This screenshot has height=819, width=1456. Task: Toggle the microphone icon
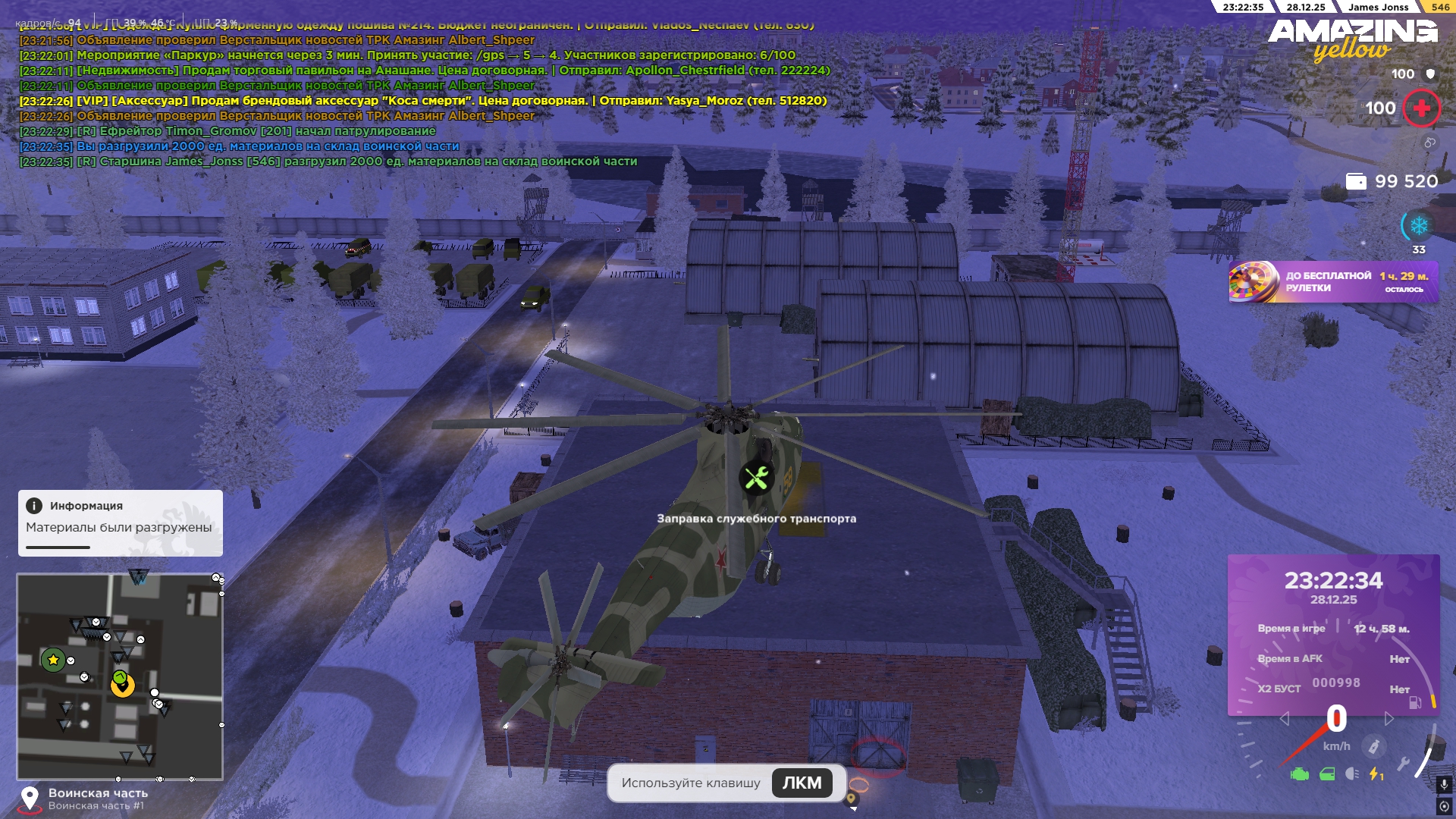point(1444,784)
